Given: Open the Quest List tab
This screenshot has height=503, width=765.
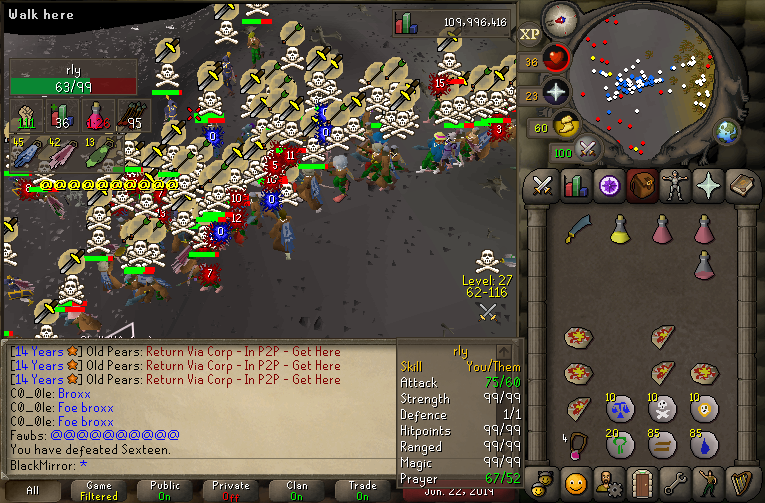Looking at the screenshot, I should [x=606, y=185].
